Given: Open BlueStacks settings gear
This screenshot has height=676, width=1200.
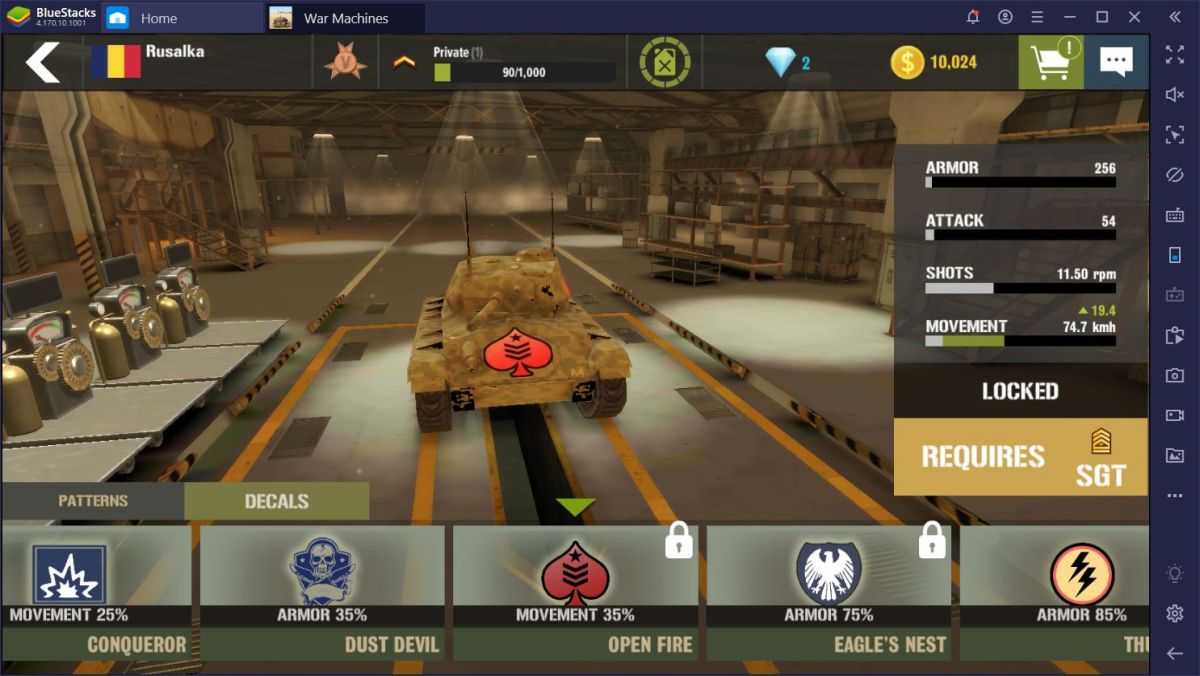Looking at the screenshot, I should pyautogui.click(x=1175, y=613).
